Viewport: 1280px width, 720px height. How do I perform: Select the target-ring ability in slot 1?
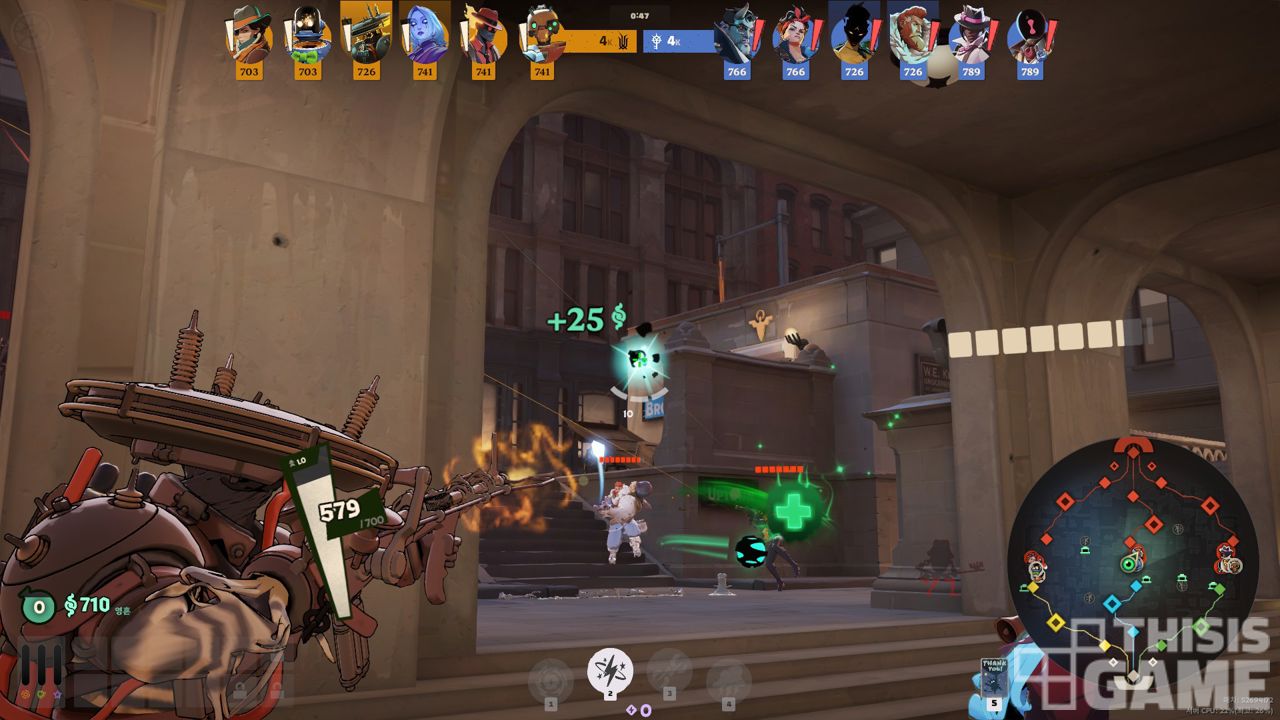click(550, 679)
